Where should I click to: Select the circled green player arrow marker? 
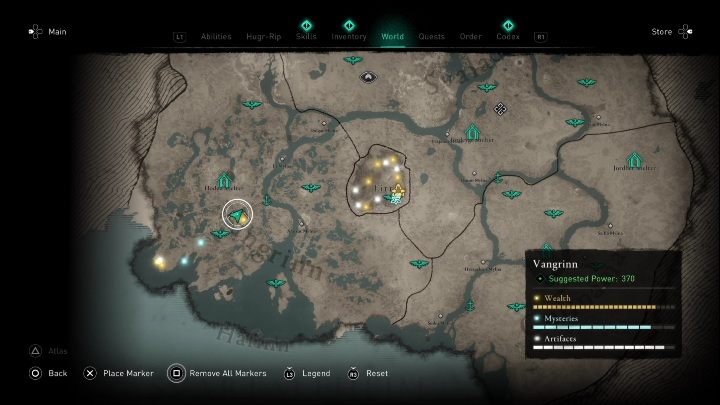pyautogui.click(x=237, y=214)
